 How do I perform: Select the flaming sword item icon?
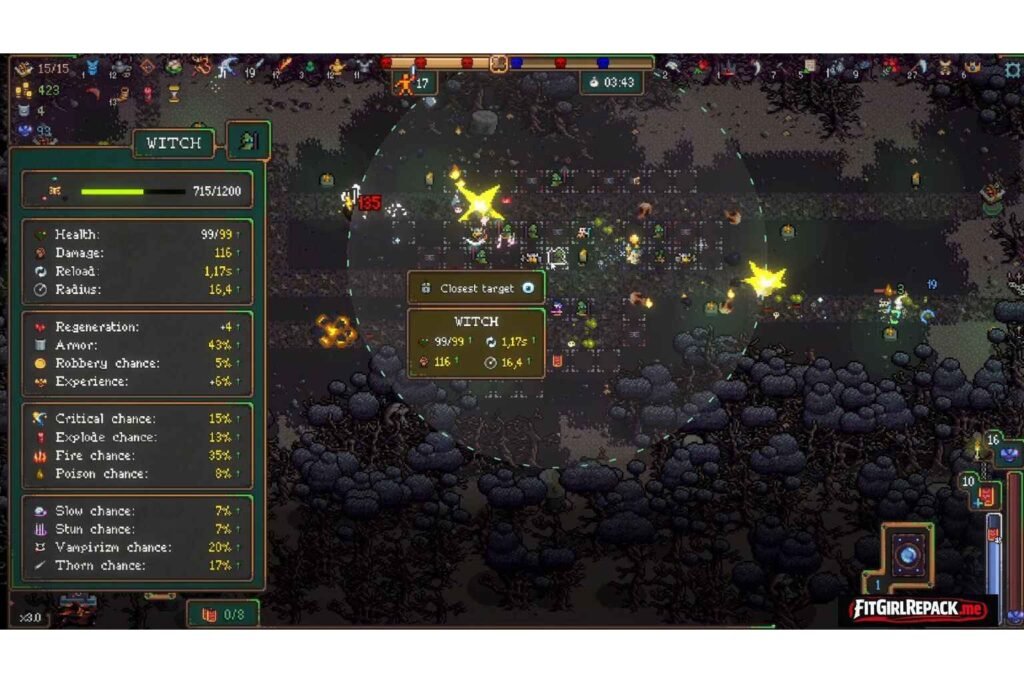pyautogui.click(x=285, y=67)
